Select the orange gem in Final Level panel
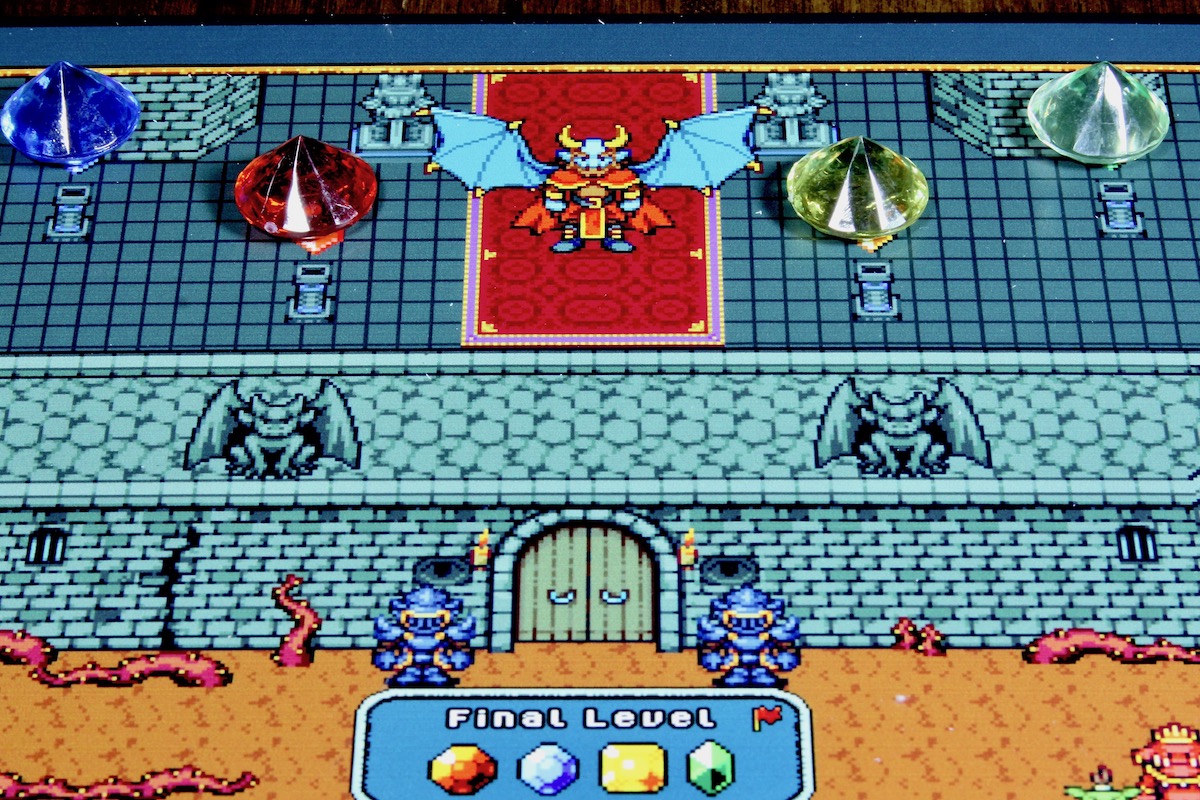This screenshot has width=1200, height=800. (462, 769)
